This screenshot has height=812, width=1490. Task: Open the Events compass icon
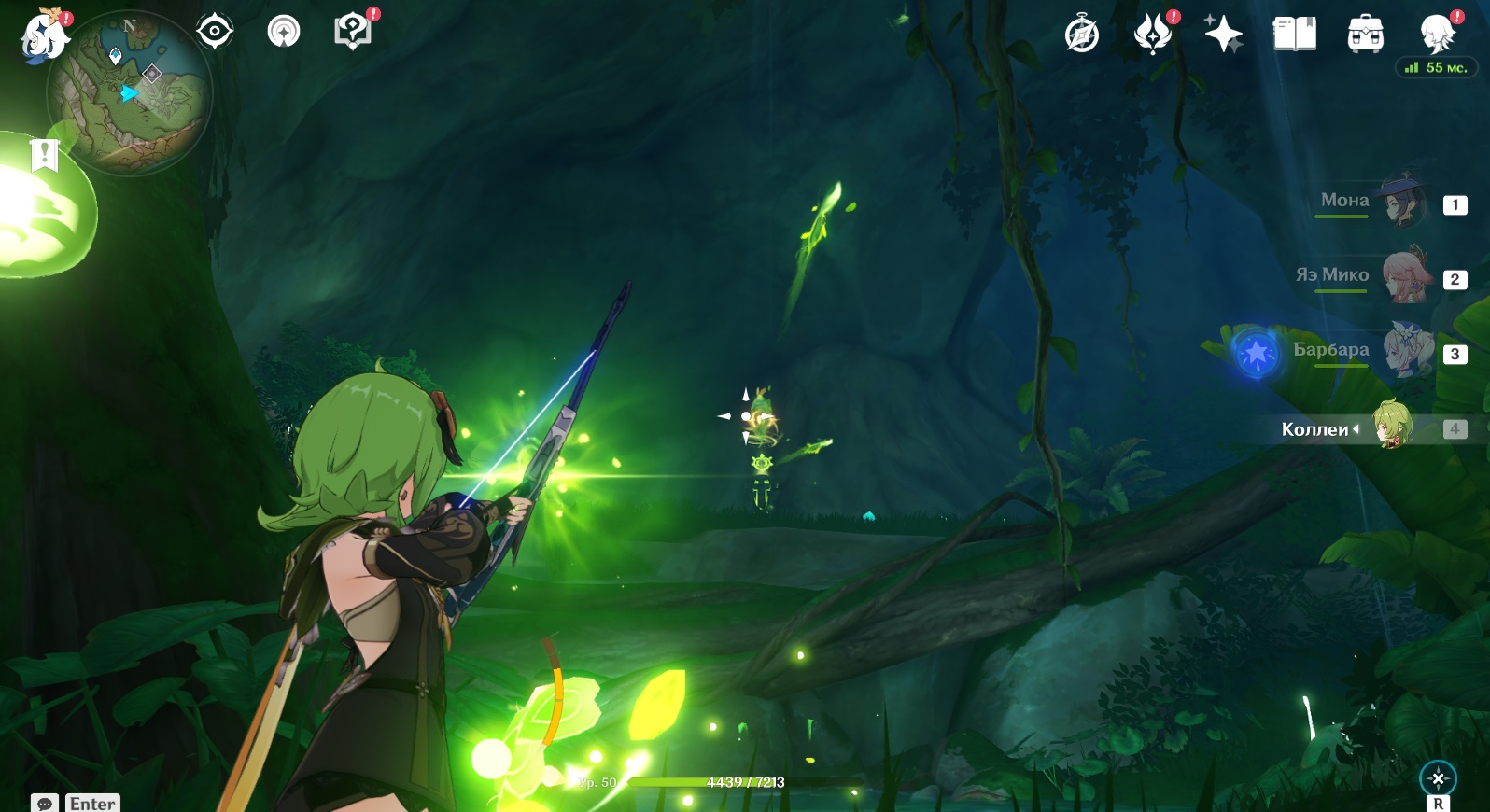coord(1082,35)
